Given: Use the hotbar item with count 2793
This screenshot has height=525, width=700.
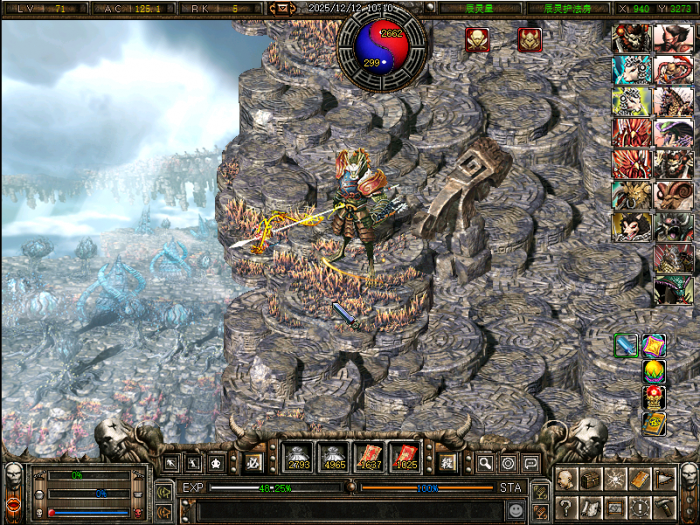Looking at the screenshot, I should 297,457.
